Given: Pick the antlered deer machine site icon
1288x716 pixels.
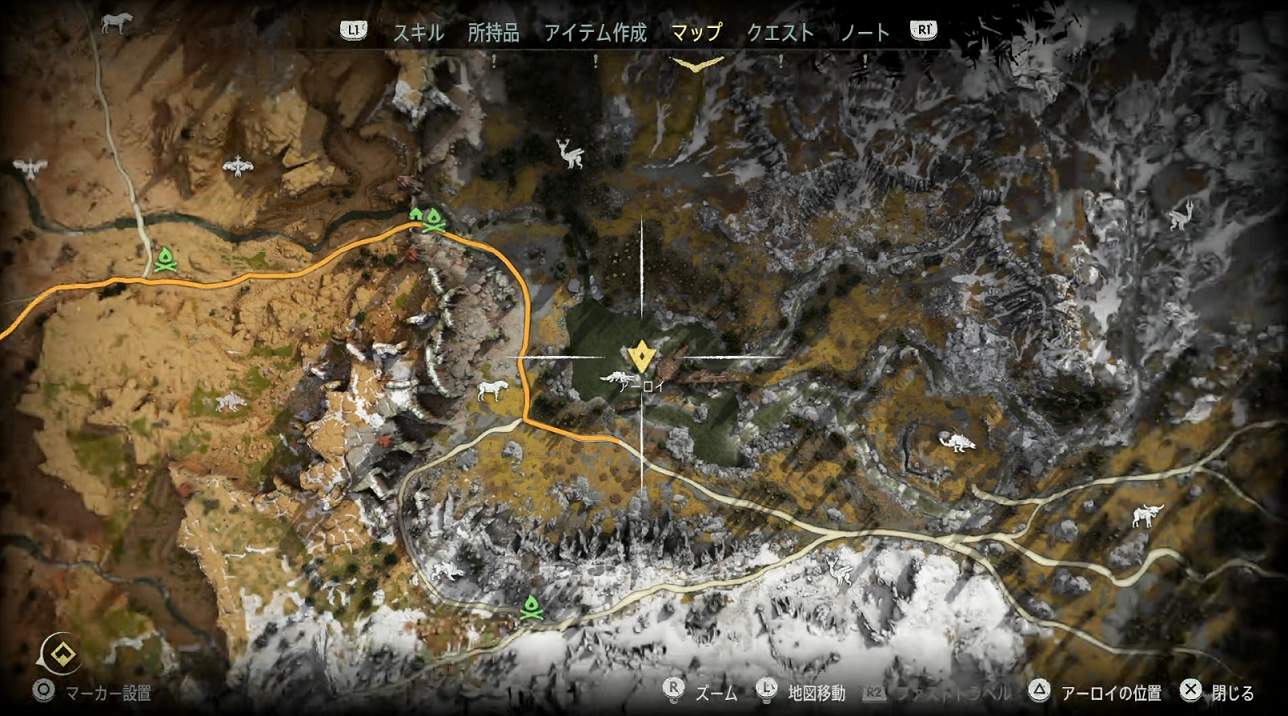Looking at the screenshot, I should point(570,153).
